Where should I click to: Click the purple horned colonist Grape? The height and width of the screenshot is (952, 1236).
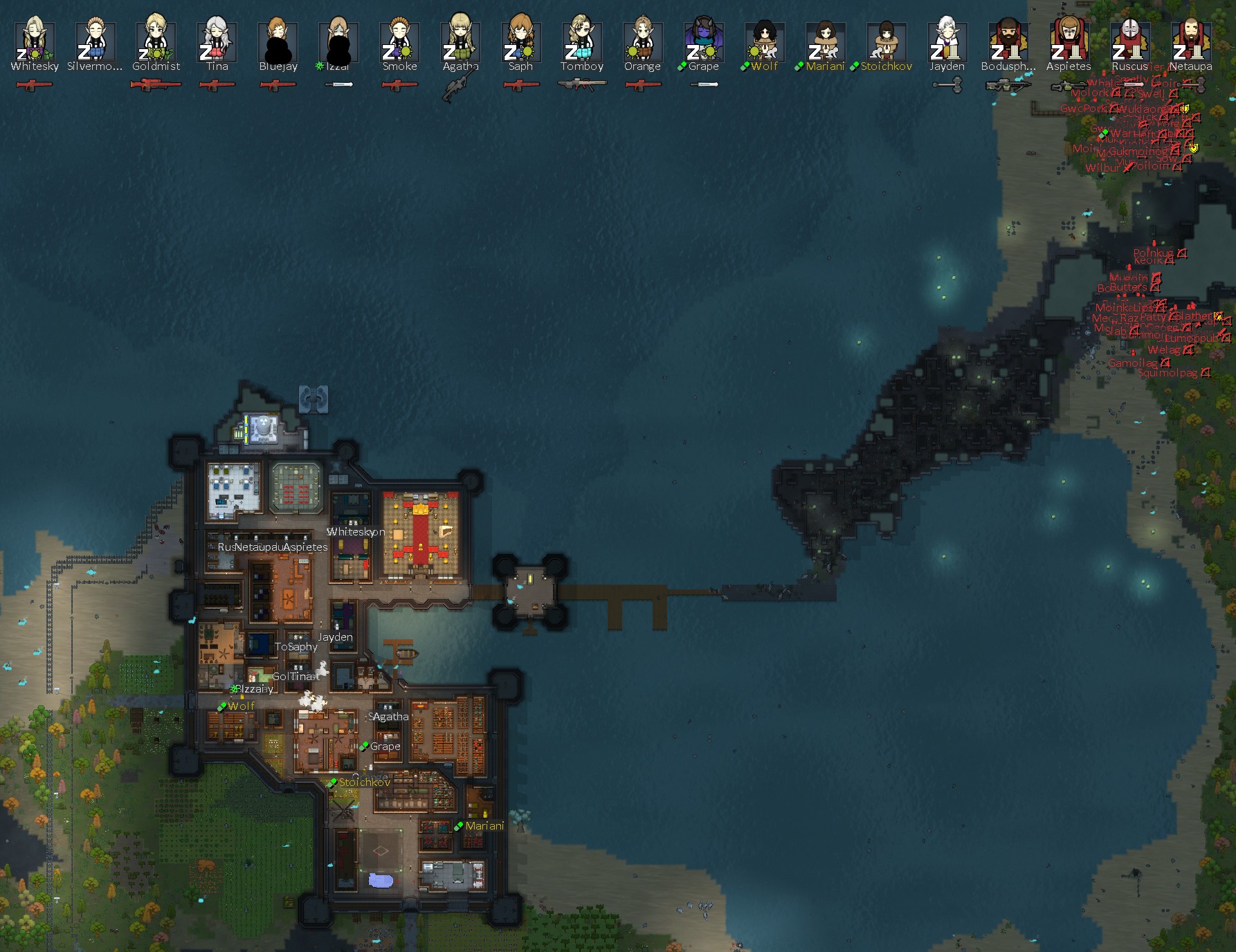[x=704, y=42]
